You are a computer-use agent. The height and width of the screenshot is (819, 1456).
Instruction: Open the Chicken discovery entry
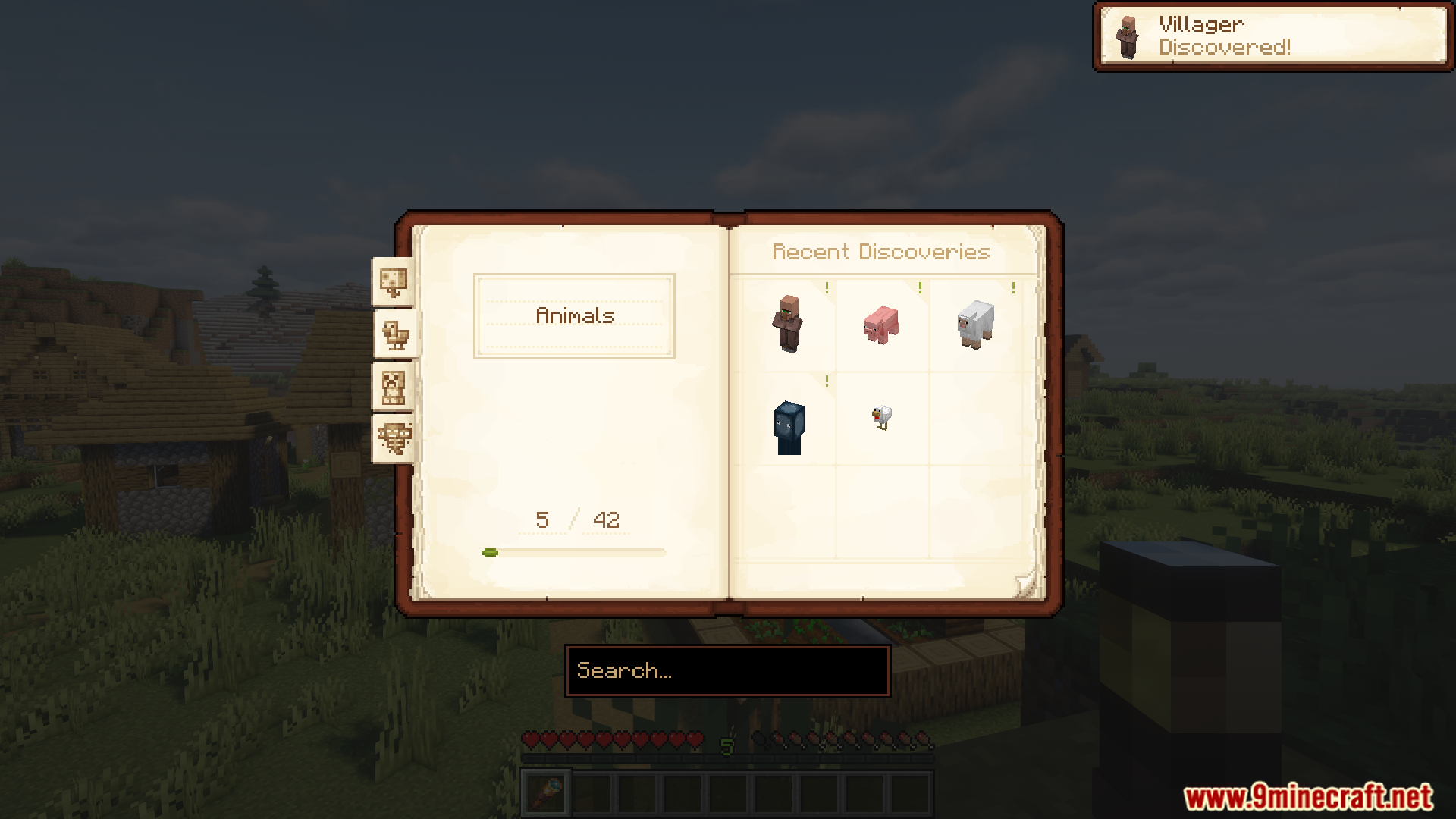coord(881,417)
